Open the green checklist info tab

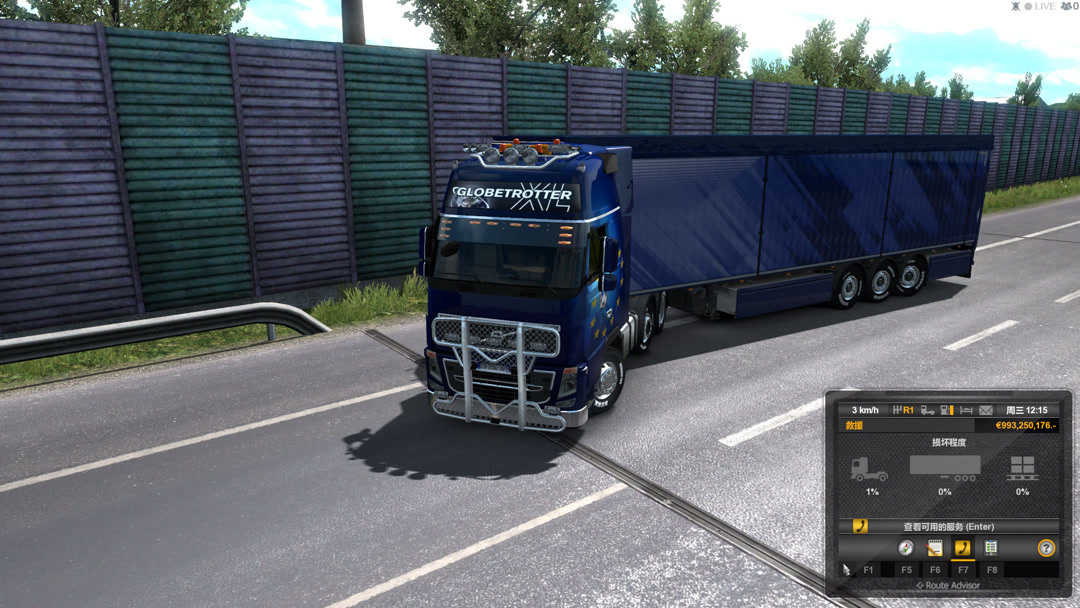991,548
